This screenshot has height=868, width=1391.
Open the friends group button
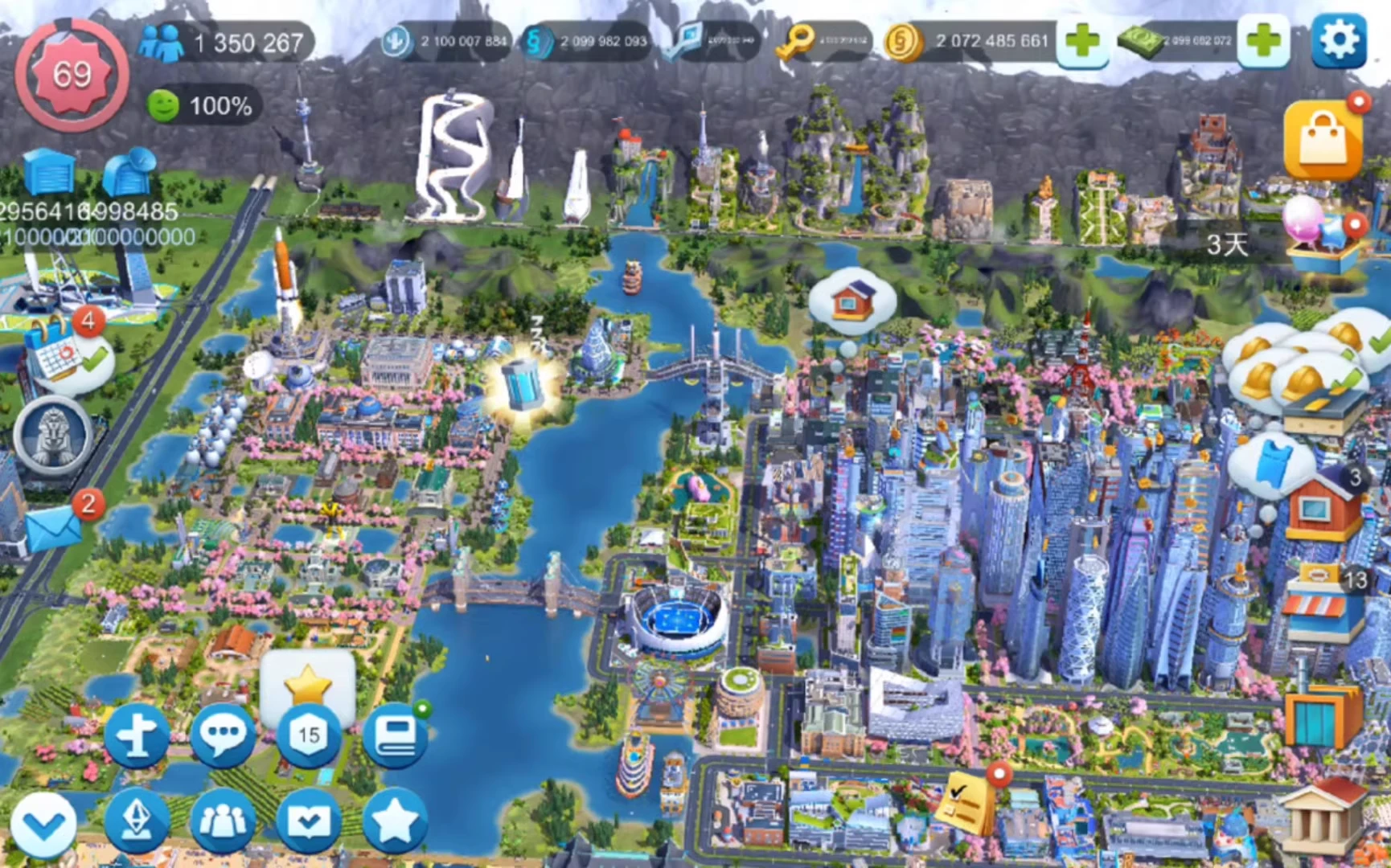pos(223,821)
